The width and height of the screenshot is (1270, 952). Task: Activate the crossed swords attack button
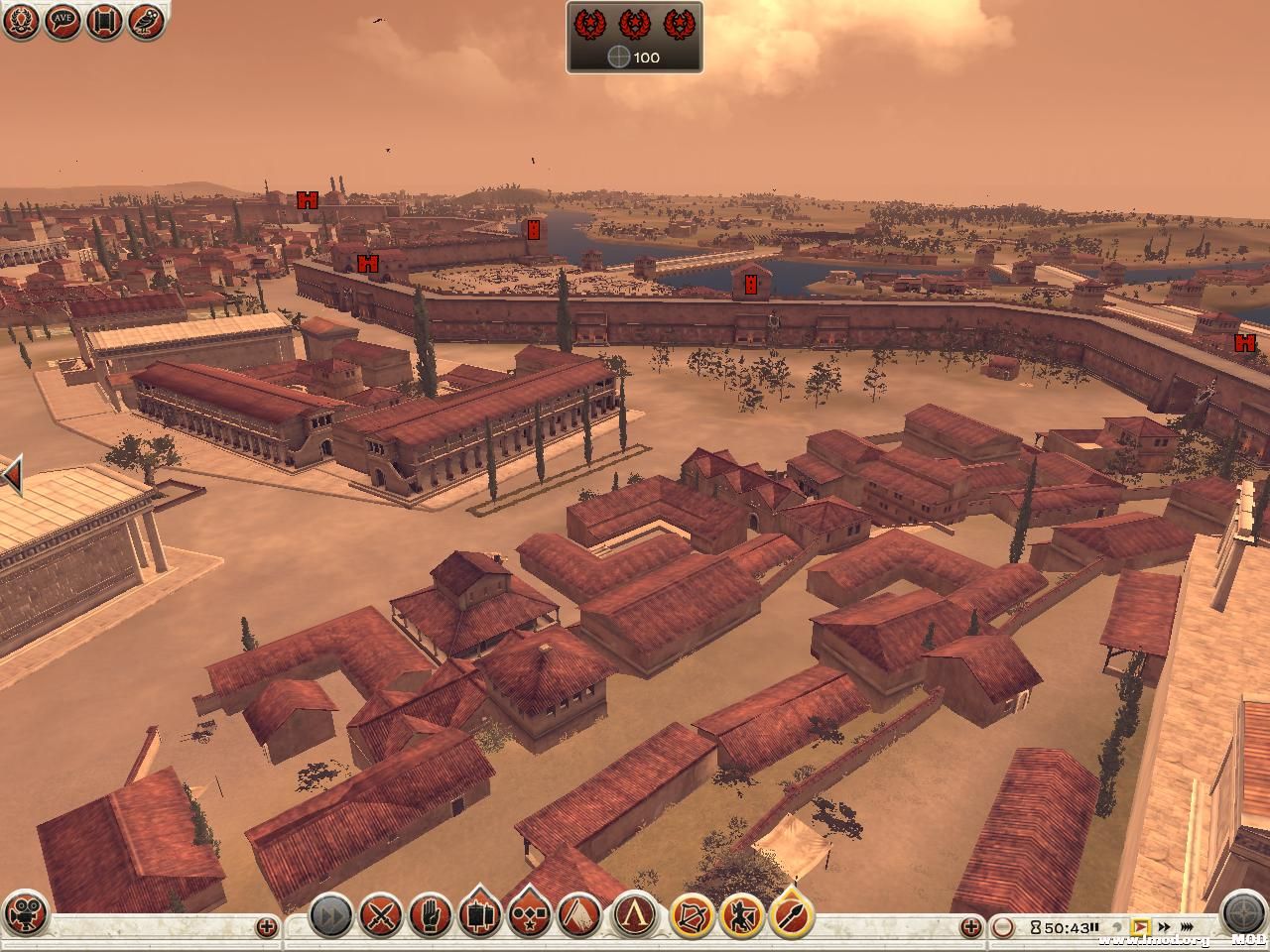tap(380, 915)
